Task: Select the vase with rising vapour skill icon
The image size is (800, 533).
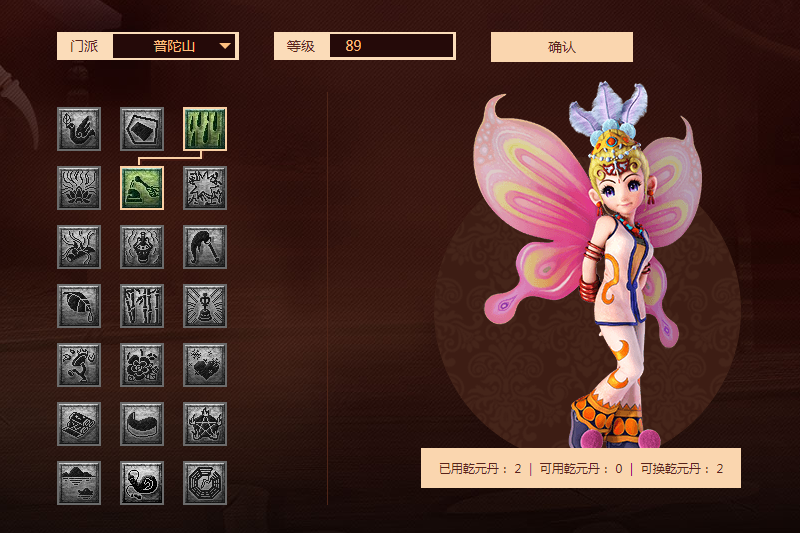Action: tap(142, 247)
